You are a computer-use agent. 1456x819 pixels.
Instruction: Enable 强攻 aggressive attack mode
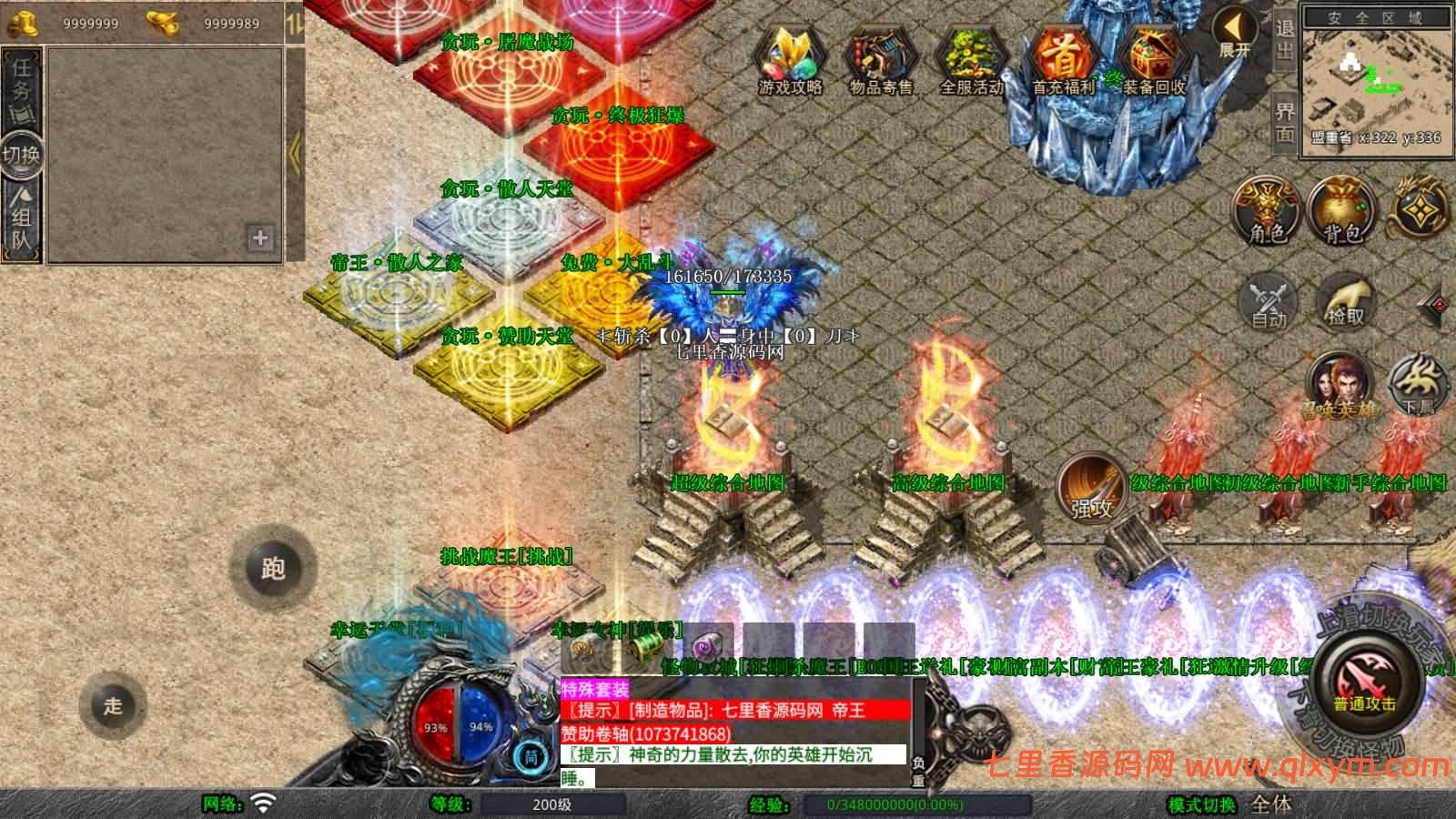[1091, 489]
